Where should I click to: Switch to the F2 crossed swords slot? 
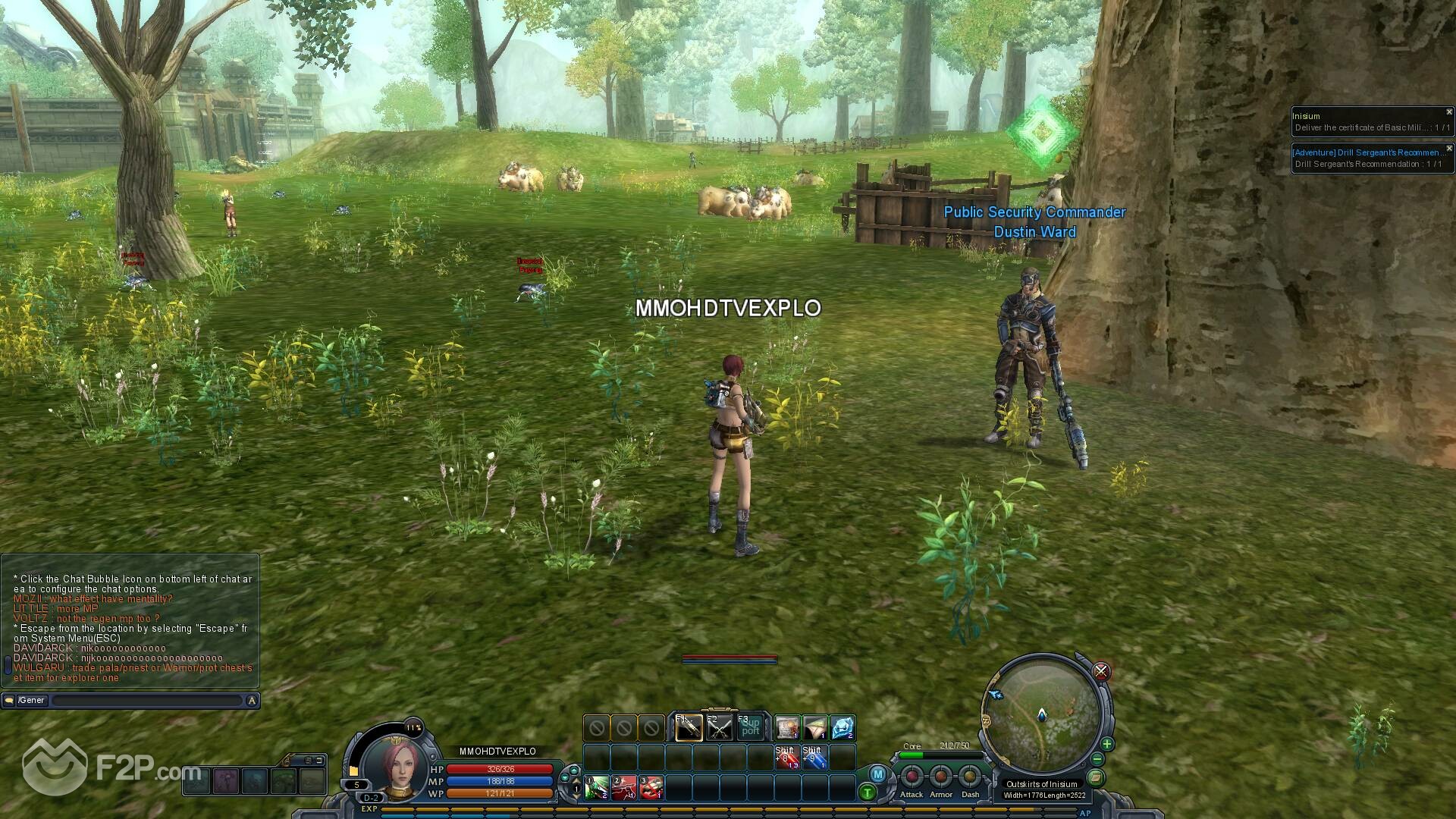tap(719, 729)
